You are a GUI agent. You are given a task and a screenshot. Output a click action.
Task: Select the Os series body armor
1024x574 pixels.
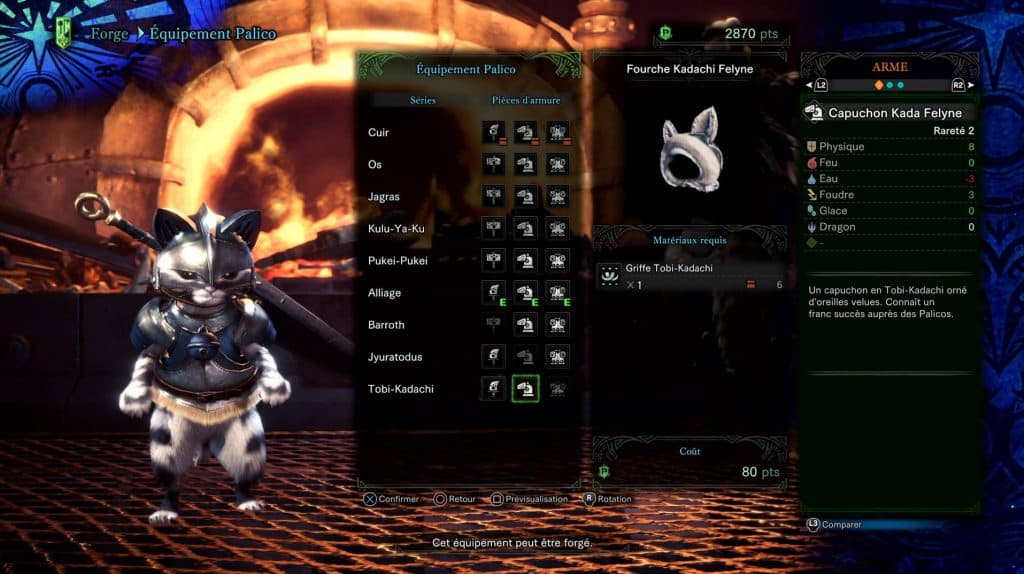(x=558, y=165)
